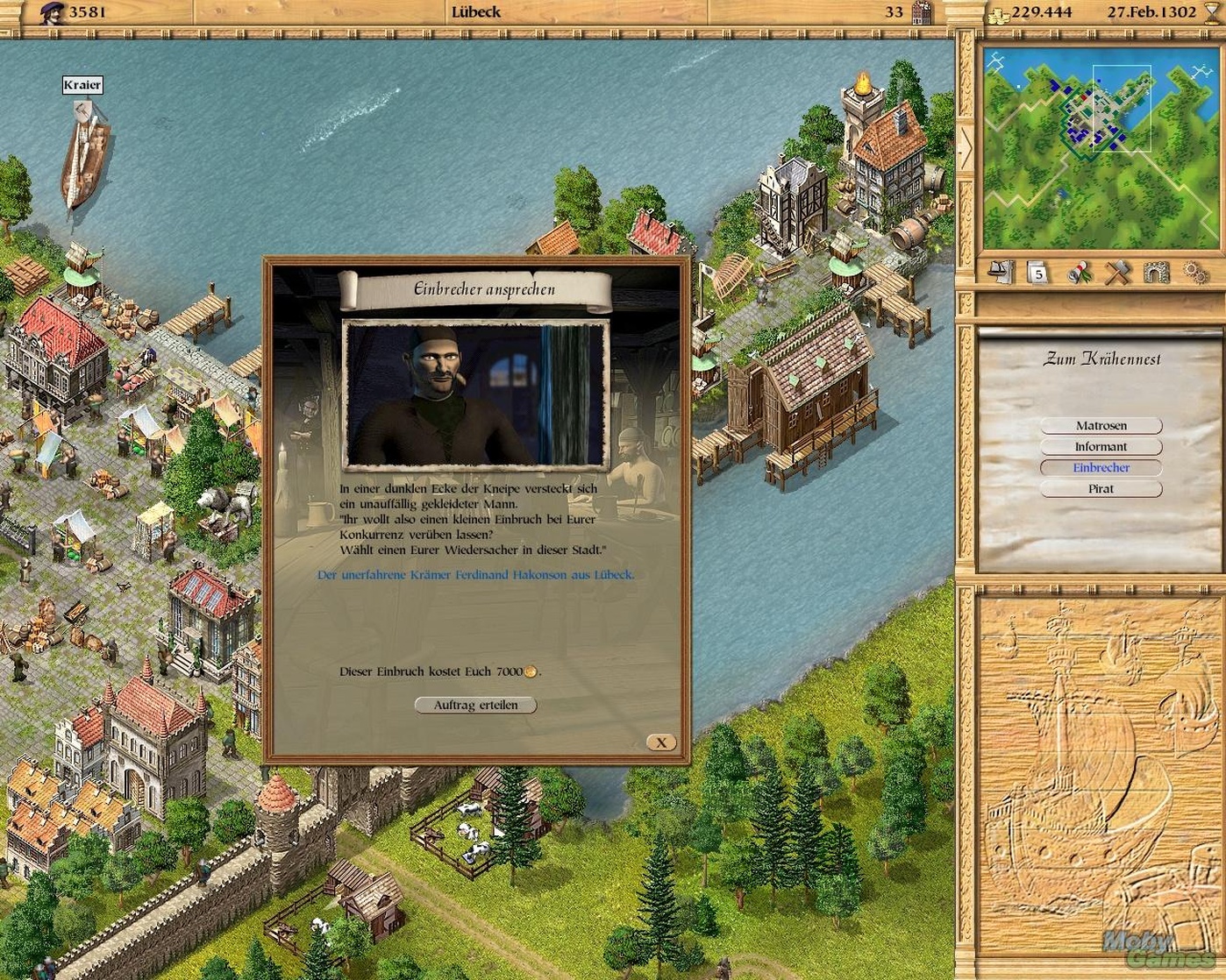Select the Kraier ship label

pos(82,85)
